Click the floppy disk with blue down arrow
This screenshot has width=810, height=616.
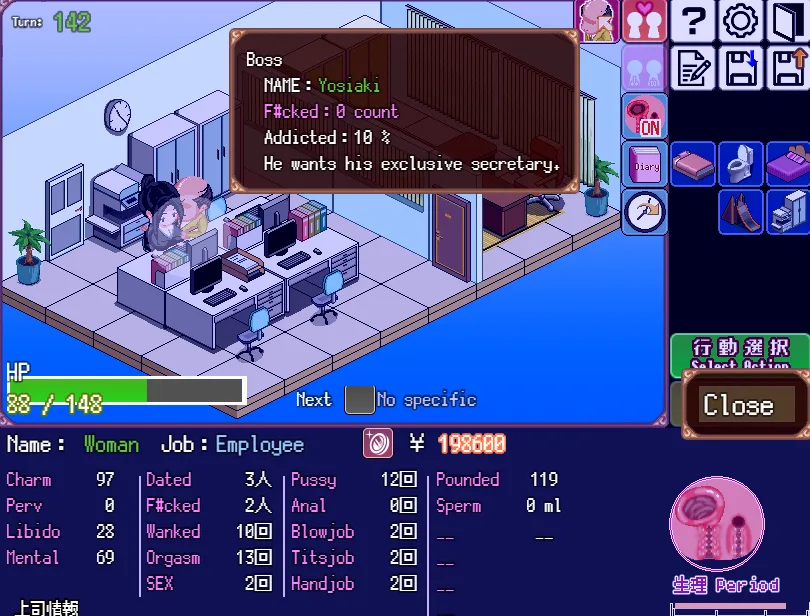click(740, 67)
